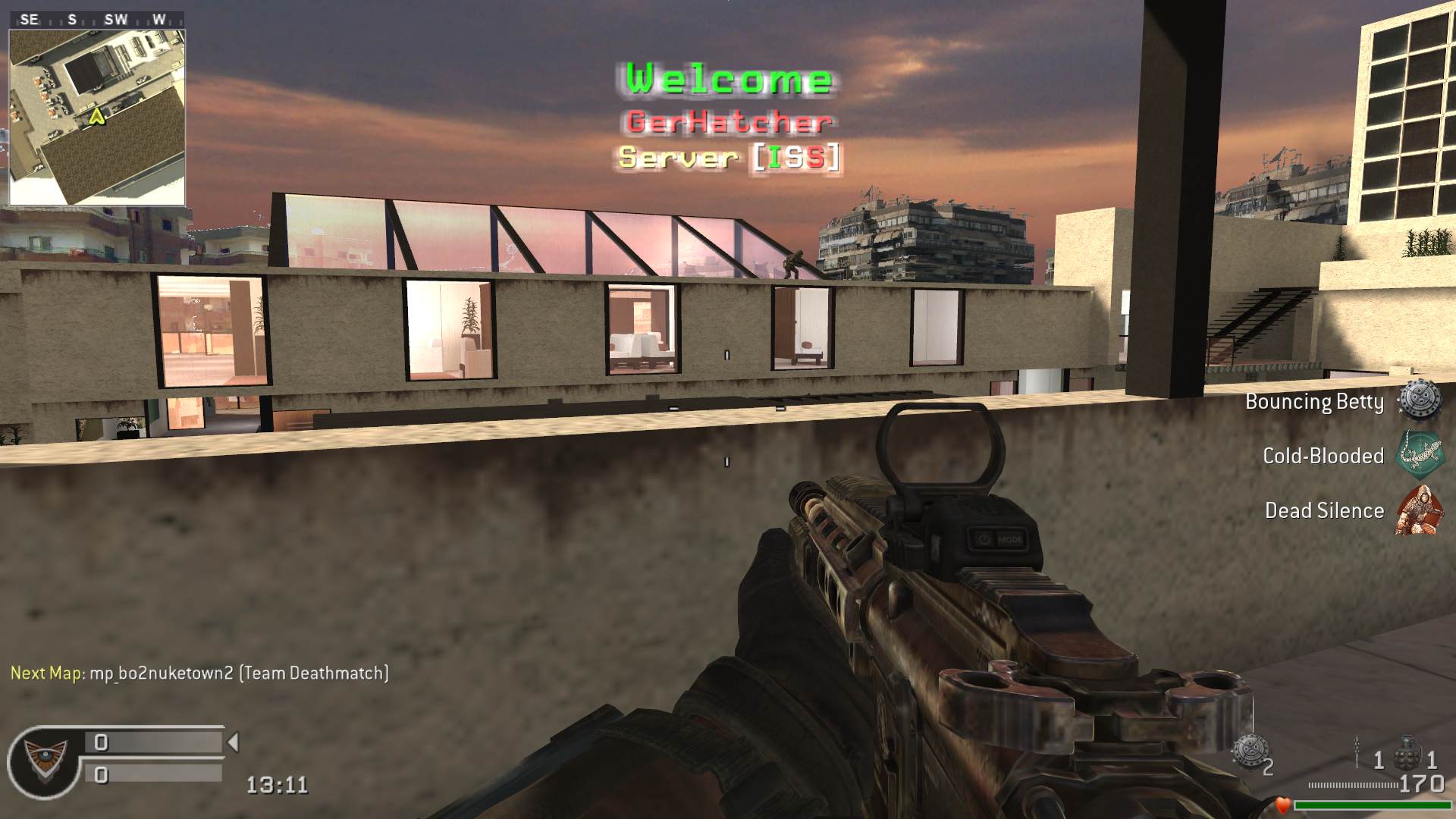Viewport: 1456px width, 819px height.
Task: Select the Bouncing Betty equipment icon
Action: (1419, 400)
